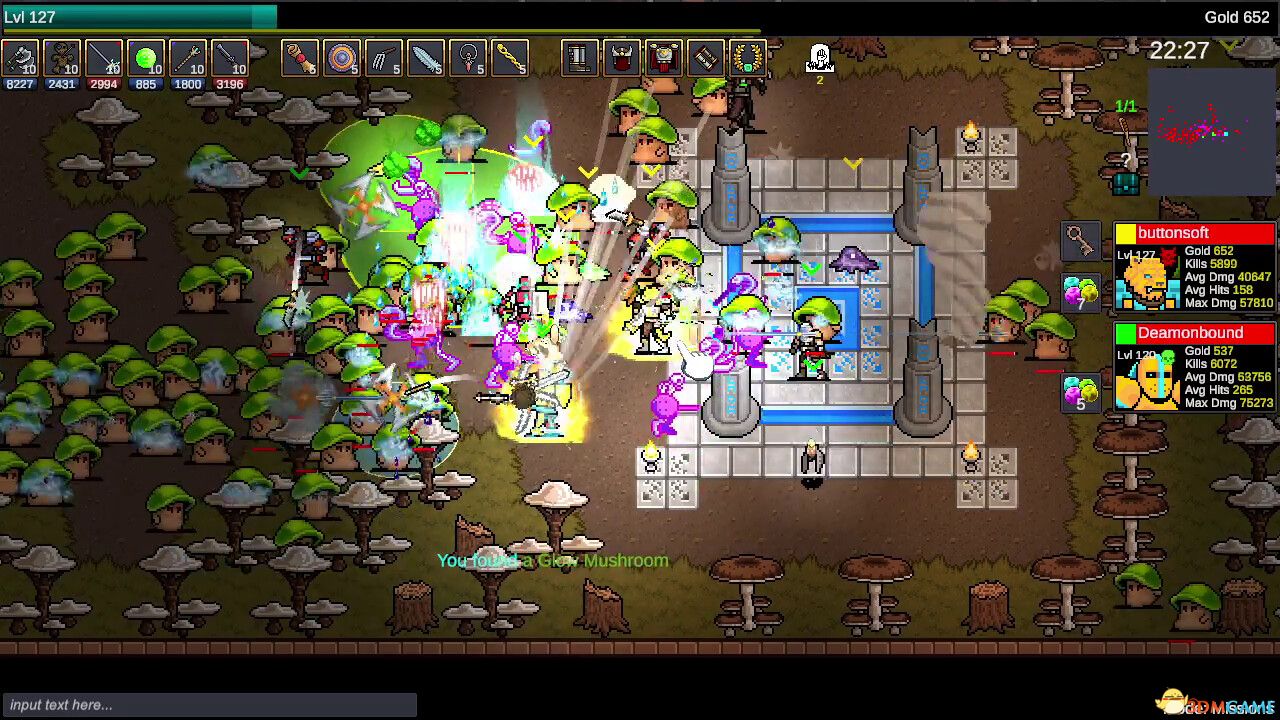This screenshot has height=720, width=1280.
Task: Select the thin spear weapon slot
Action: click(x=104, y=58)
